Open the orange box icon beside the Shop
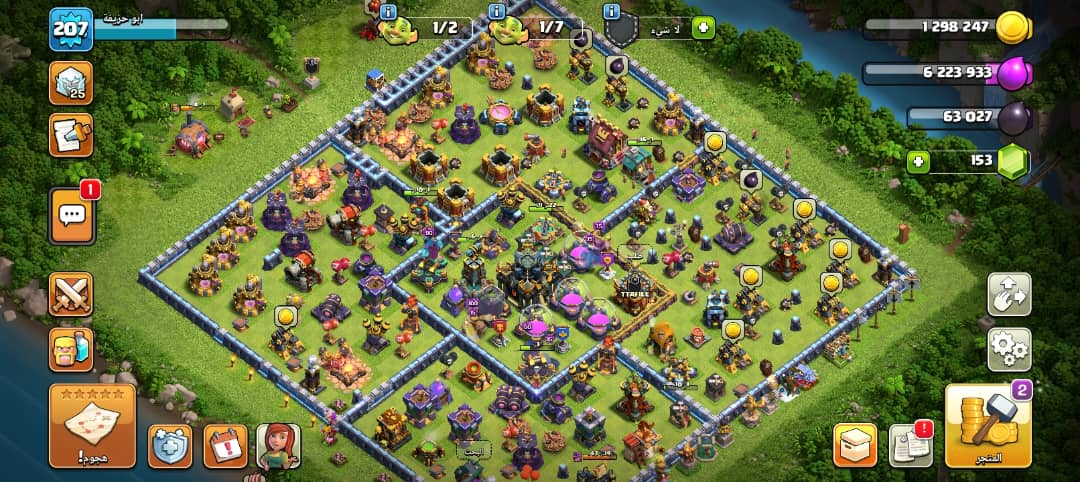 pos(855,445)
